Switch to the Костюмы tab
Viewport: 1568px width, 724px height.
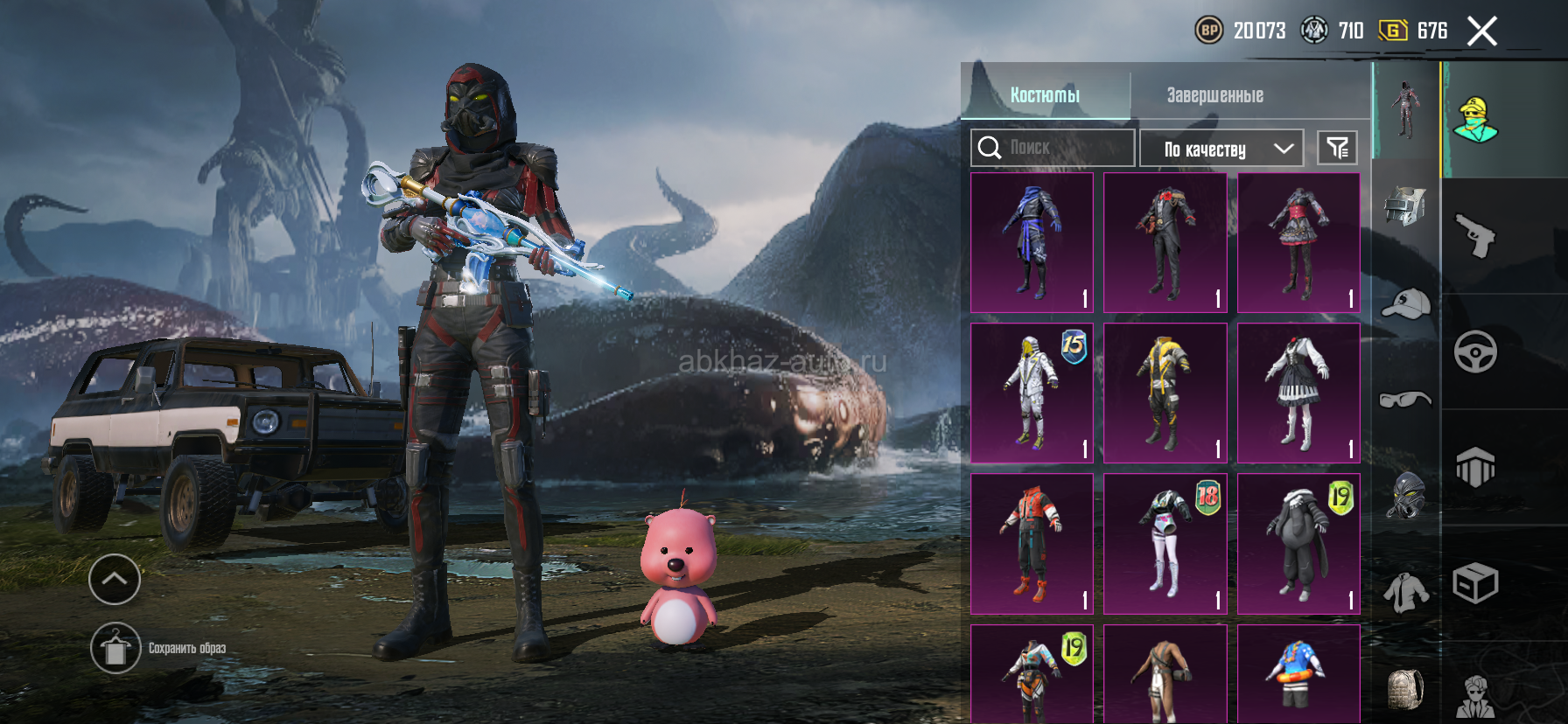tap(1045, 94)
